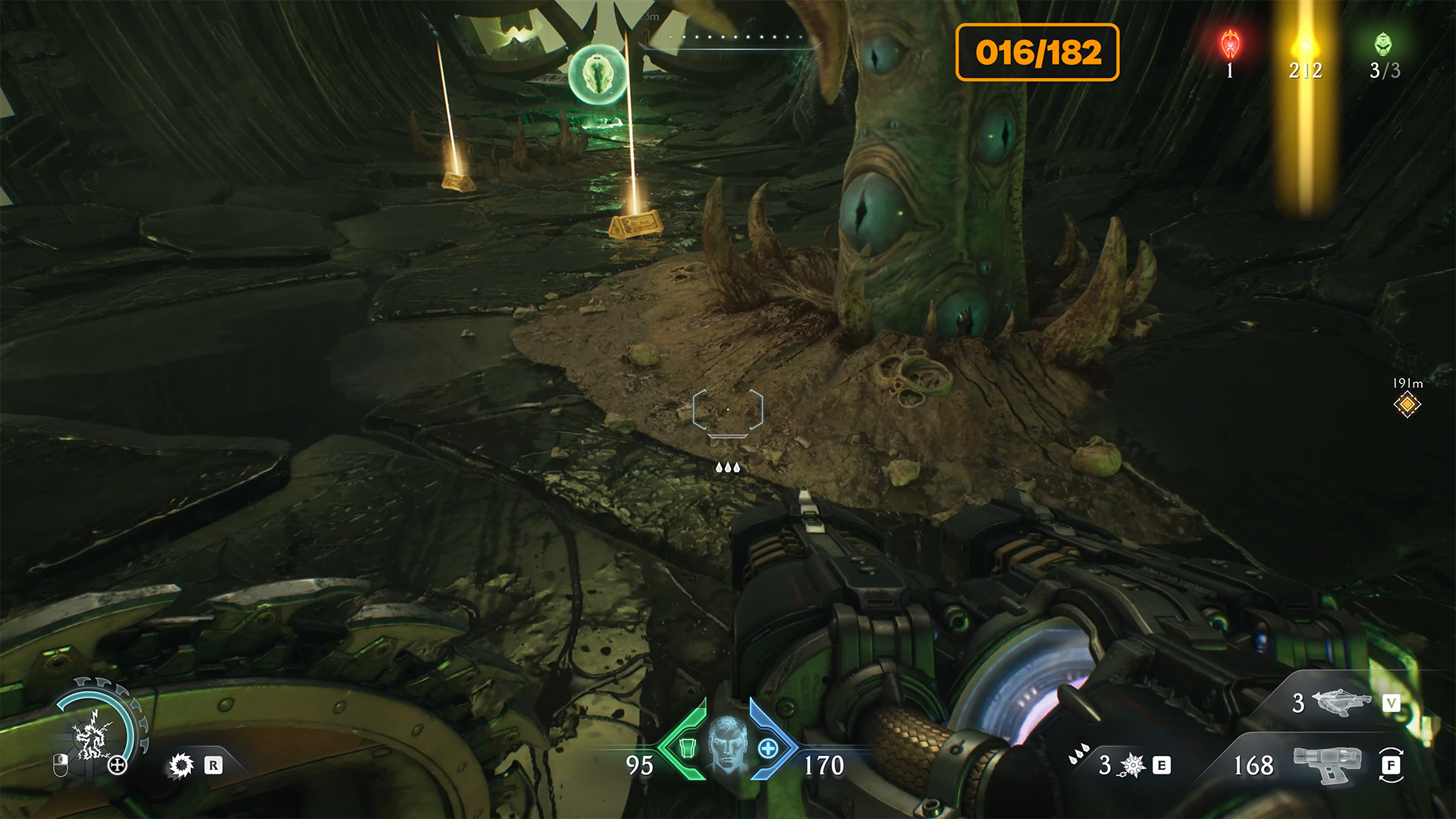This screenshot has width=1456, height=819.
Task: Select the equipped weapon icon
Action: coord(1326,764)
